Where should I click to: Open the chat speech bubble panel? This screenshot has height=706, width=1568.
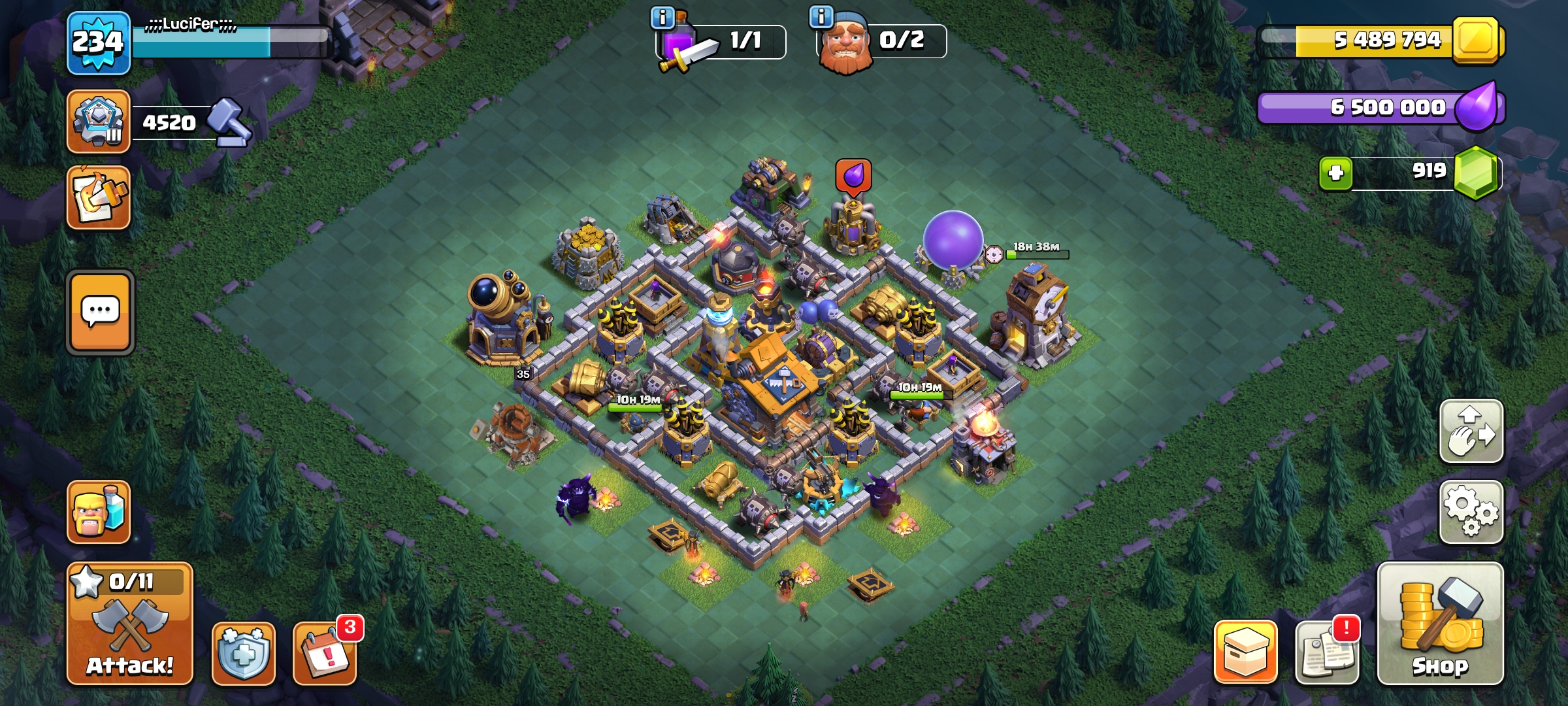click(100, 312)
